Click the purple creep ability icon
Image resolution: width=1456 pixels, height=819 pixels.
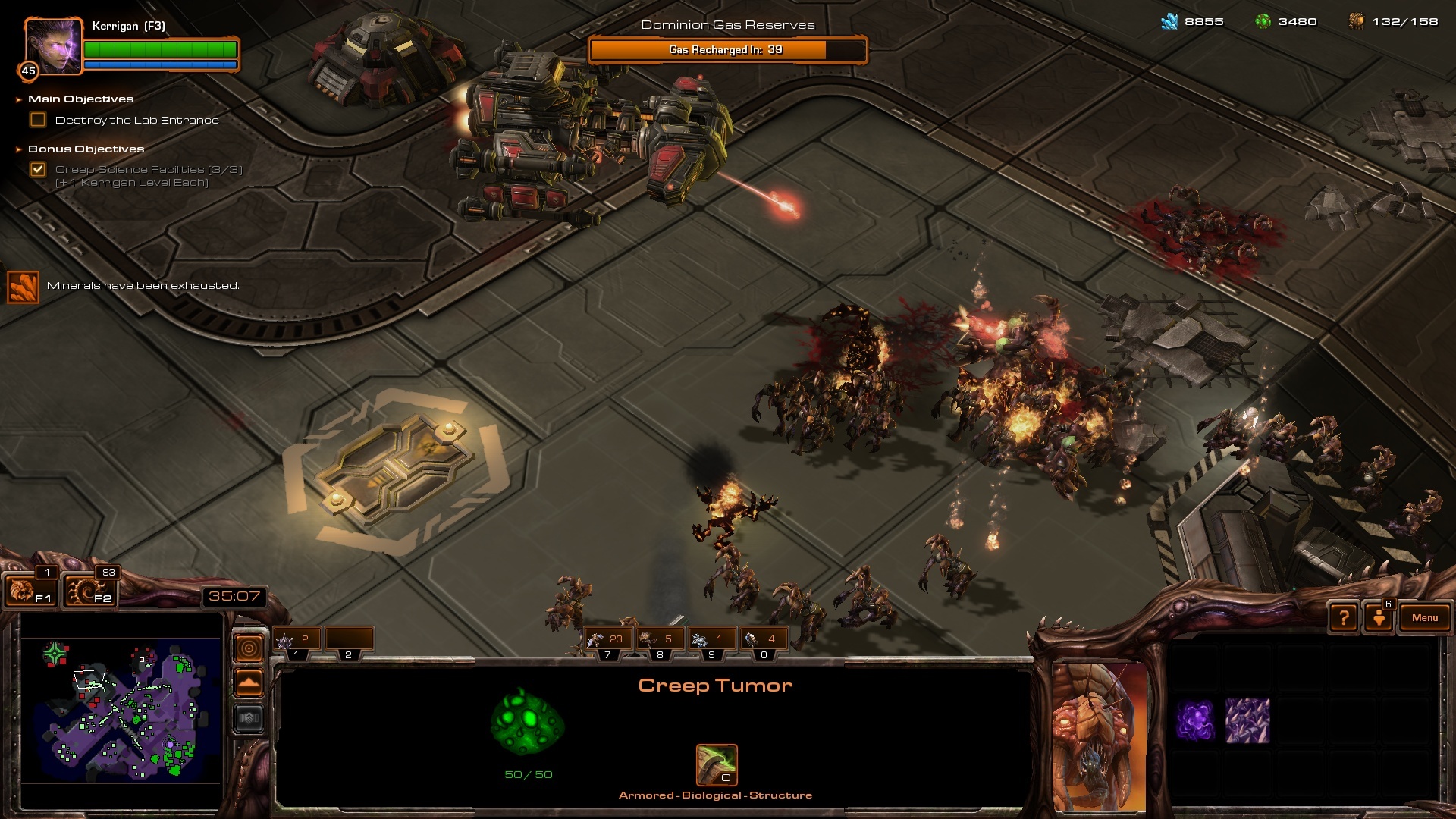[x=1195, y=720]
